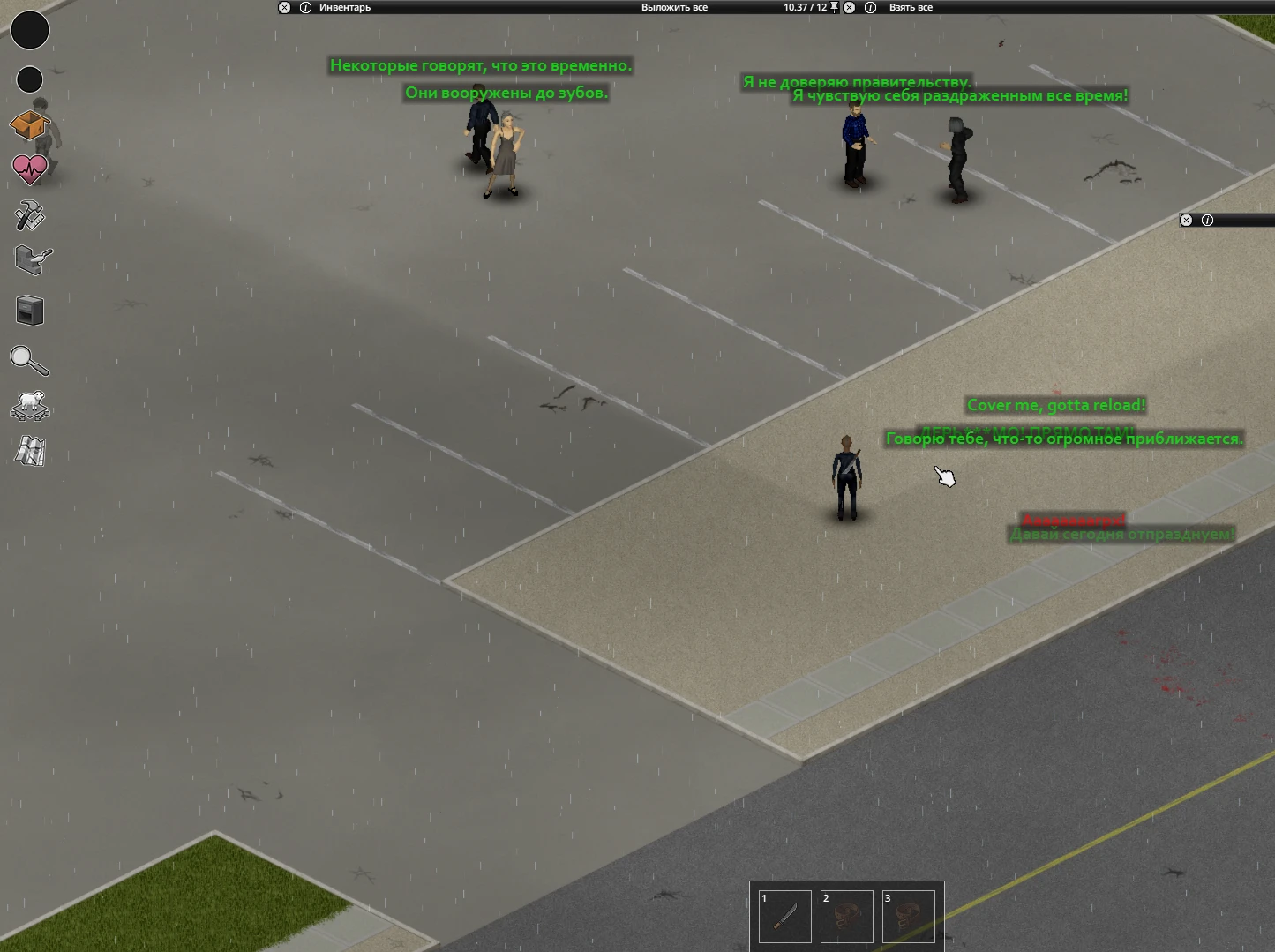This screenshot has width=1275, height=952.
Task: Select the knife in hotbar slot 1
Action: [784, 916]
